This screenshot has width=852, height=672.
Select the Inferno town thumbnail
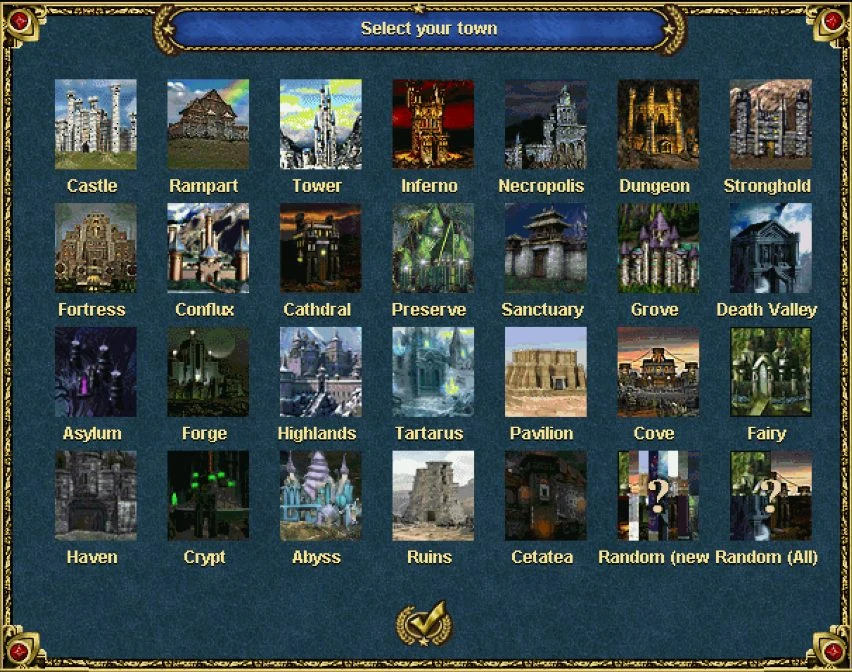[433, 124]
